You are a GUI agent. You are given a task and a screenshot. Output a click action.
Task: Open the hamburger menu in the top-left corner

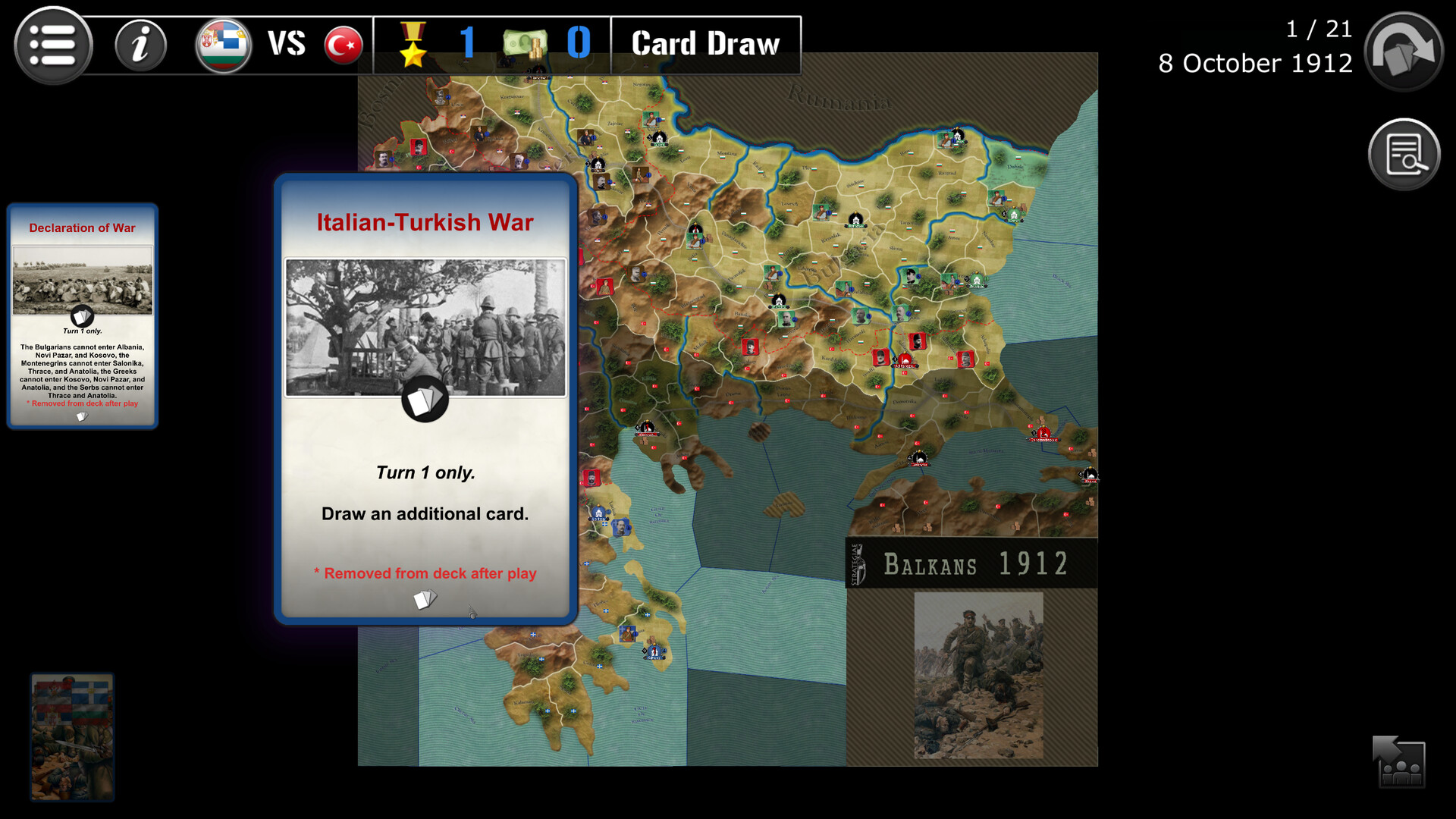click(x=52, y=45)
